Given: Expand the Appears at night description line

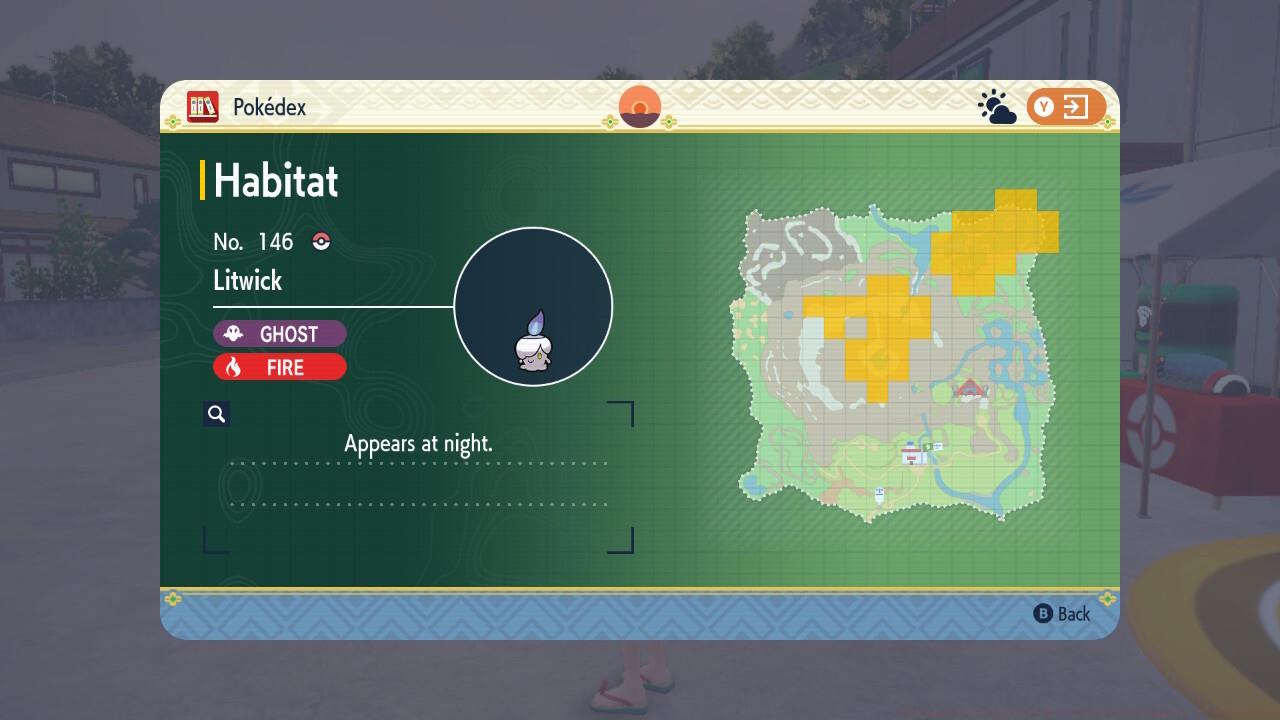Looking at the screenshot, I should (419, 443).
